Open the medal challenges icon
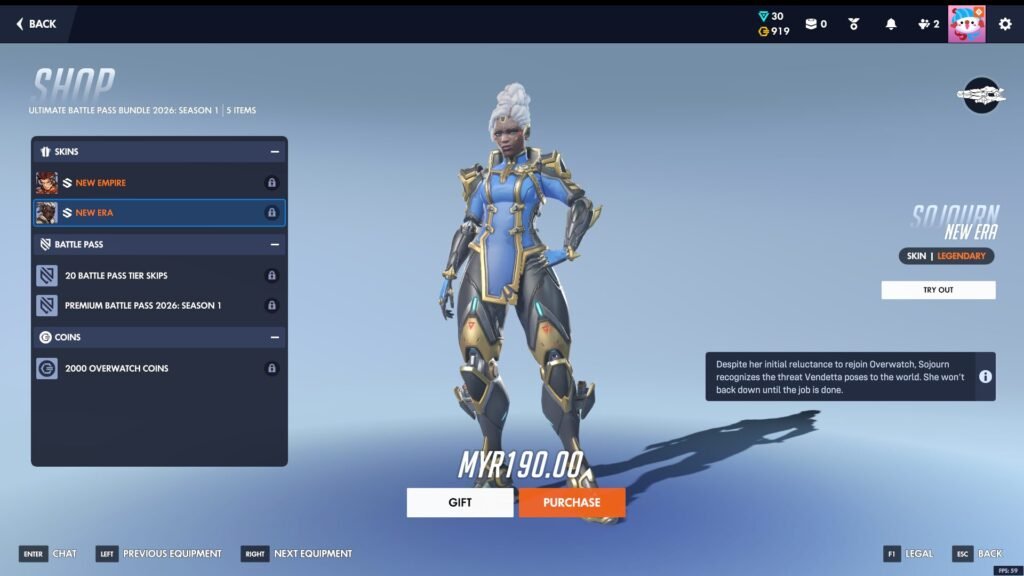Viewport: 1024px width, 576px height. tap(854, 24)
